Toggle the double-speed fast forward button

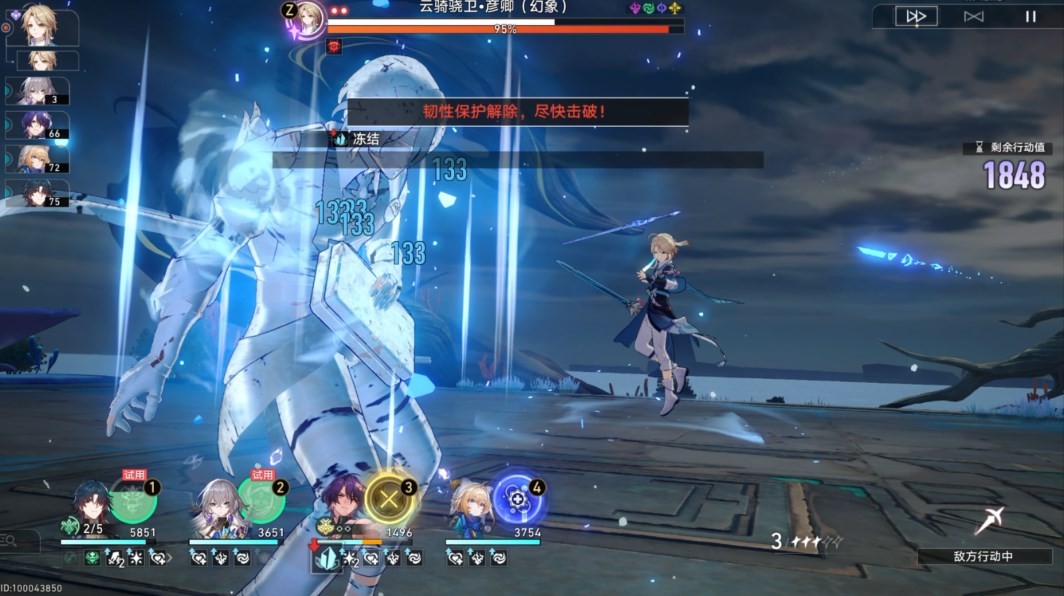coord(916,16)
